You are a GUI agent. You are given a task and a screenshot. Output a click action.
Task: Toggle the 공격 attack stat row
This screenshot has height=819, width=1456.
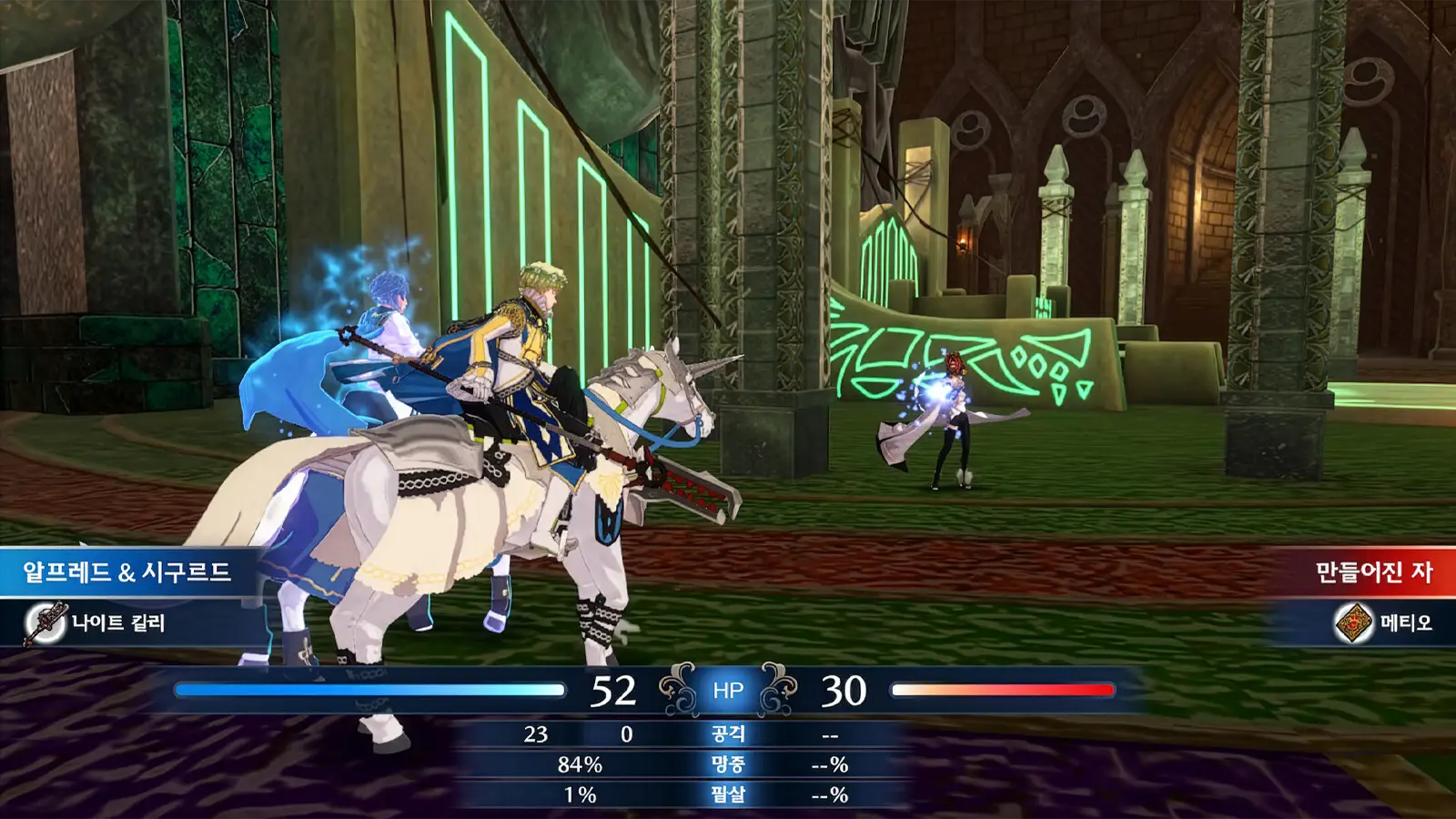click(728, 733)
